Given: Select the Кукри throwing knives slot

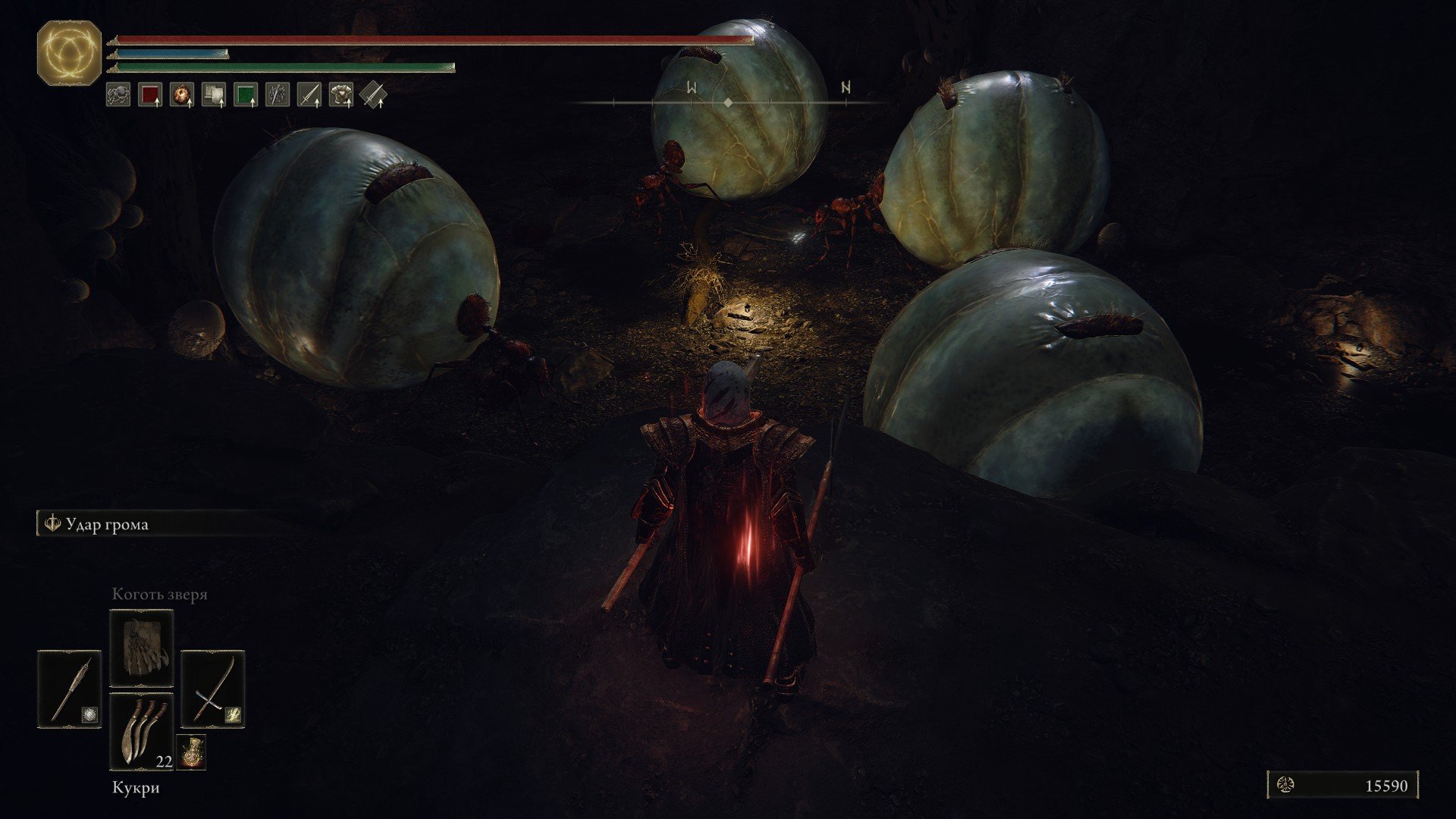Looking at the screenshot, I should tap(142, 731).
